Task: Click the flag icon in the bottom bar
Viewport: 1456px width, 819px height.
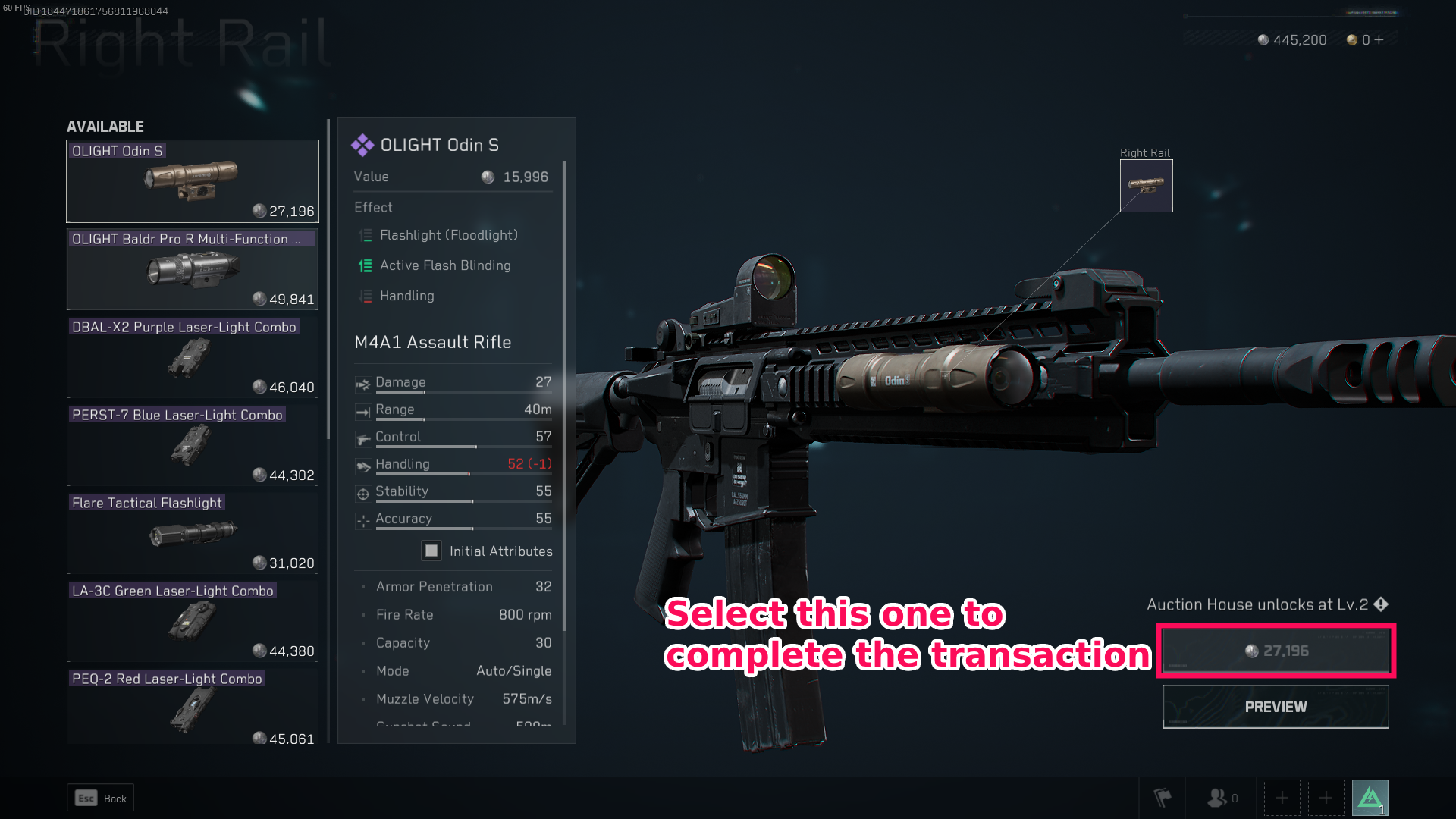Action: (x=1162, y=798)
